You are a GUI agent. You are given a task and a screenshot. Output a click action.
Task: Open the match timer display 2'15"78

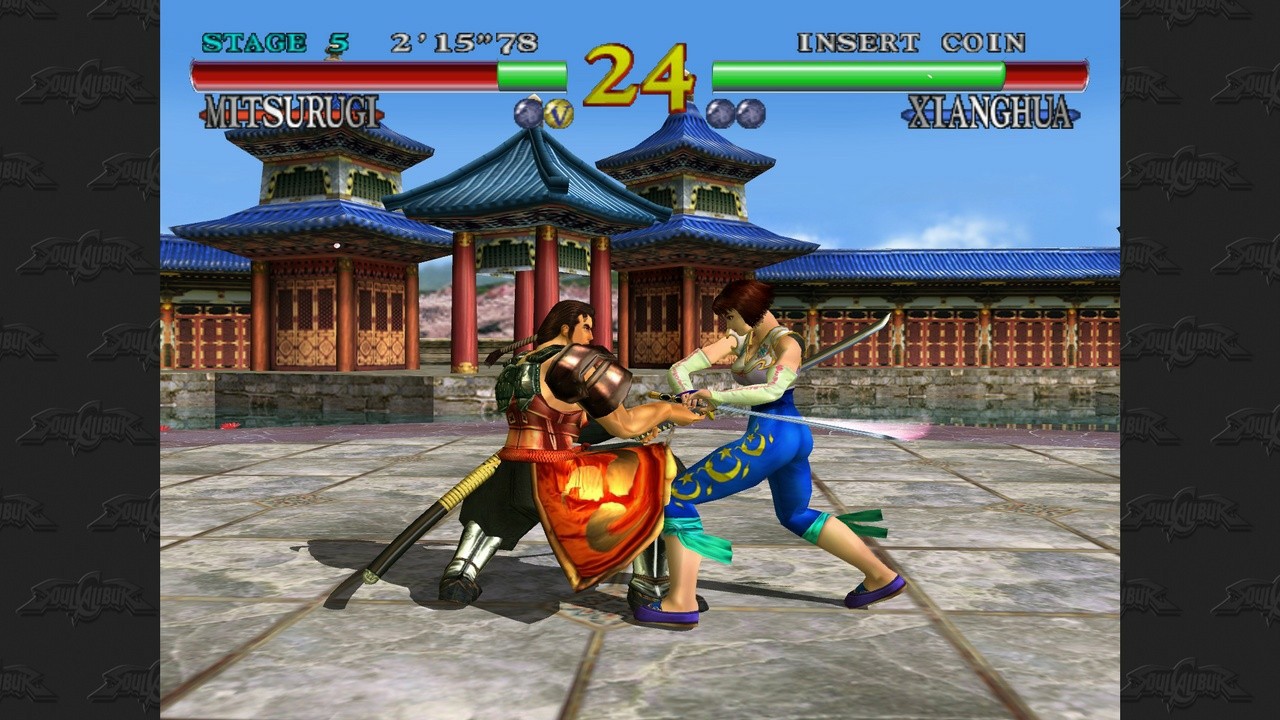(x=465, y=42)
